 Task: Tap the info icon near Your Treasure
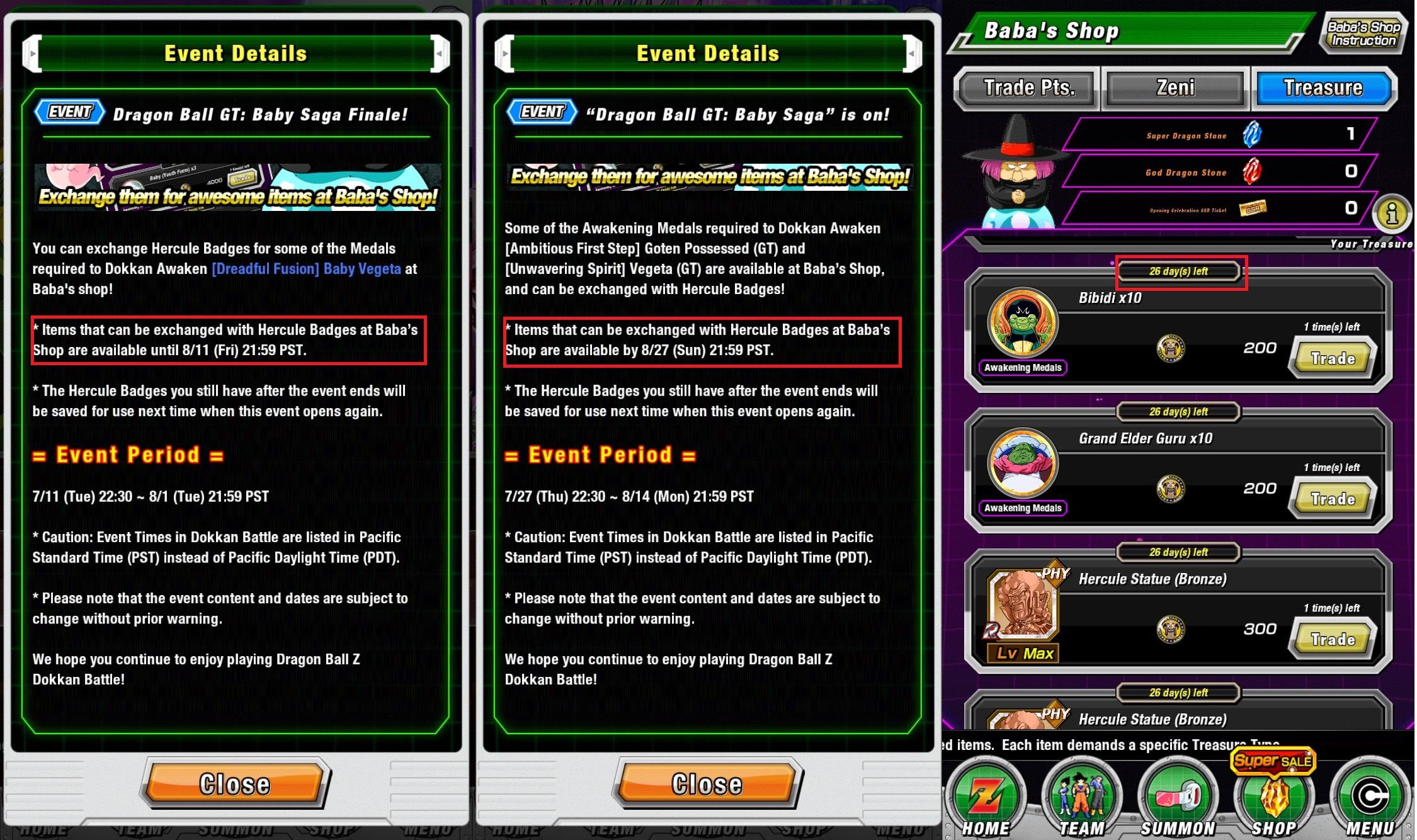click(x=1392, y=215)
